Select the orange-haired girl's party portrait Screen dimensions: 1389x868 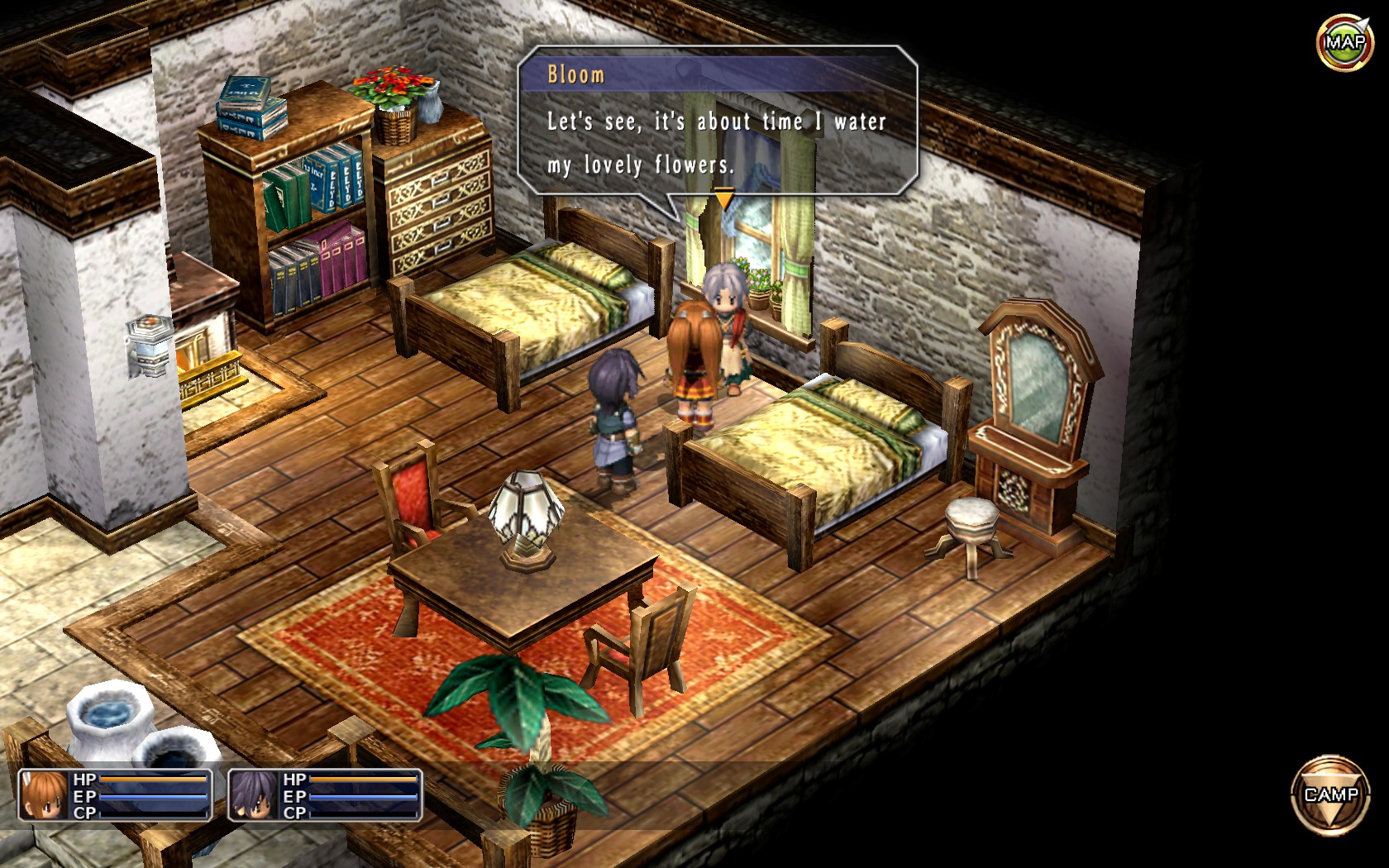[44, 795]
